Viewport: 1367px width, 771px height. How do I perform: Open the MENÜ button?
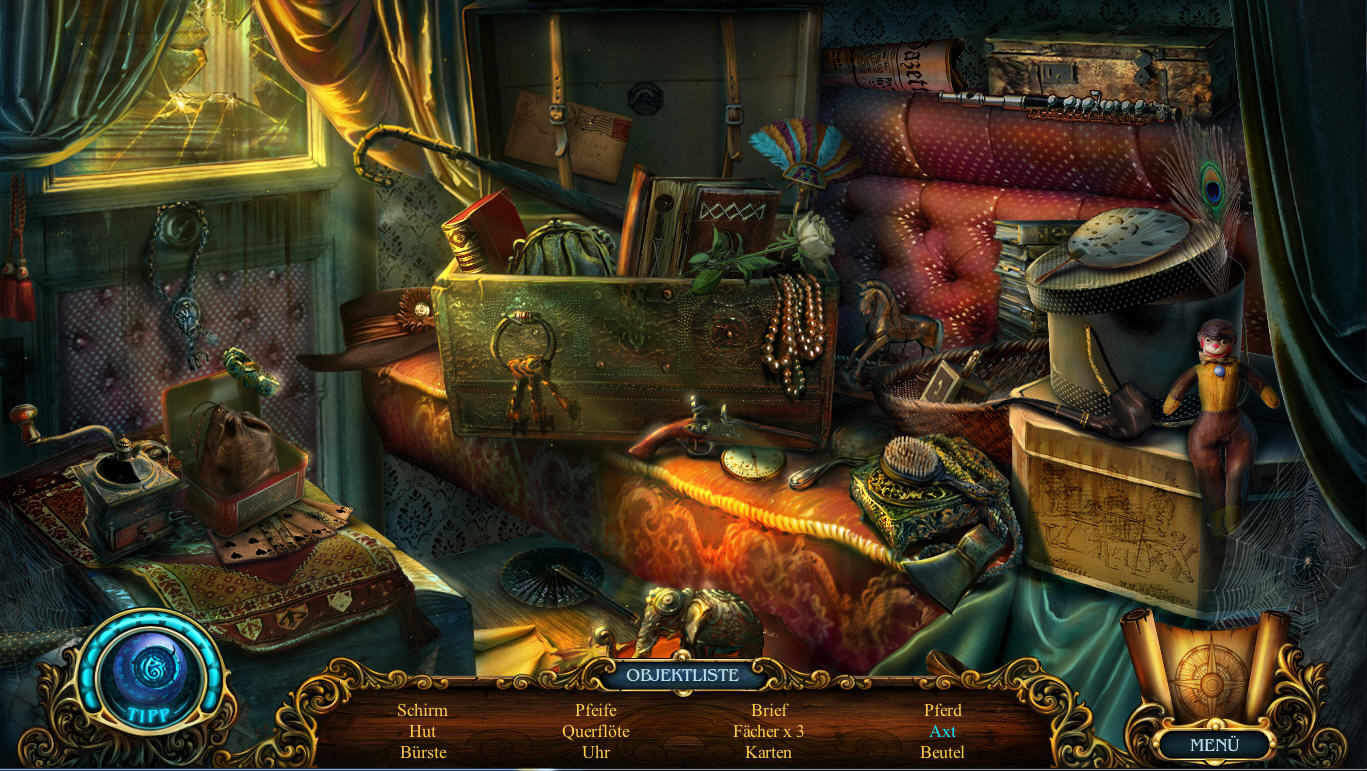(1214, 744)
